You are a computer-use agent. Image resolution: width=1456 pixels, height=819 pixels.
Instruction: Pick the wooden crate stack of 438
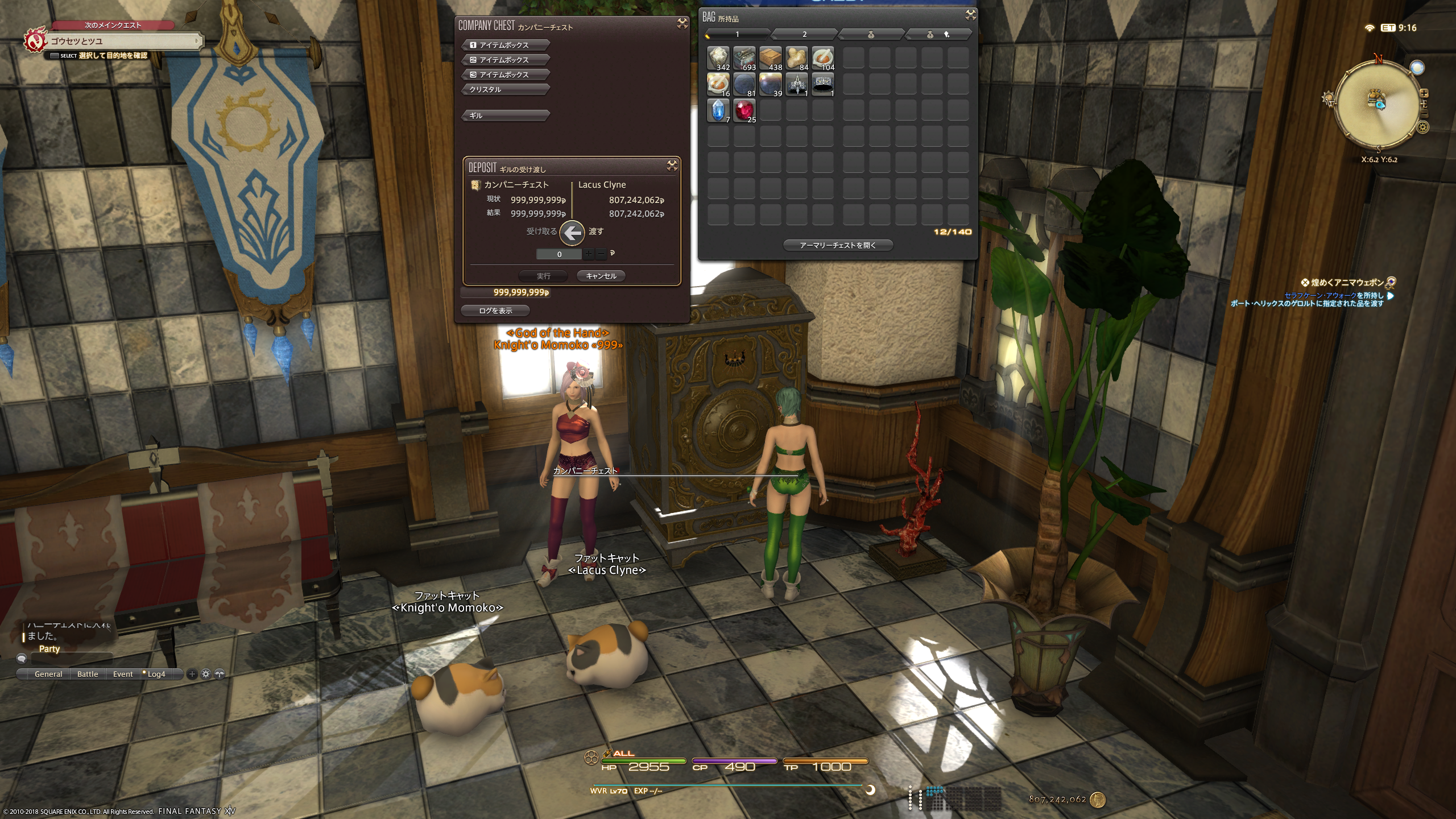770,58
